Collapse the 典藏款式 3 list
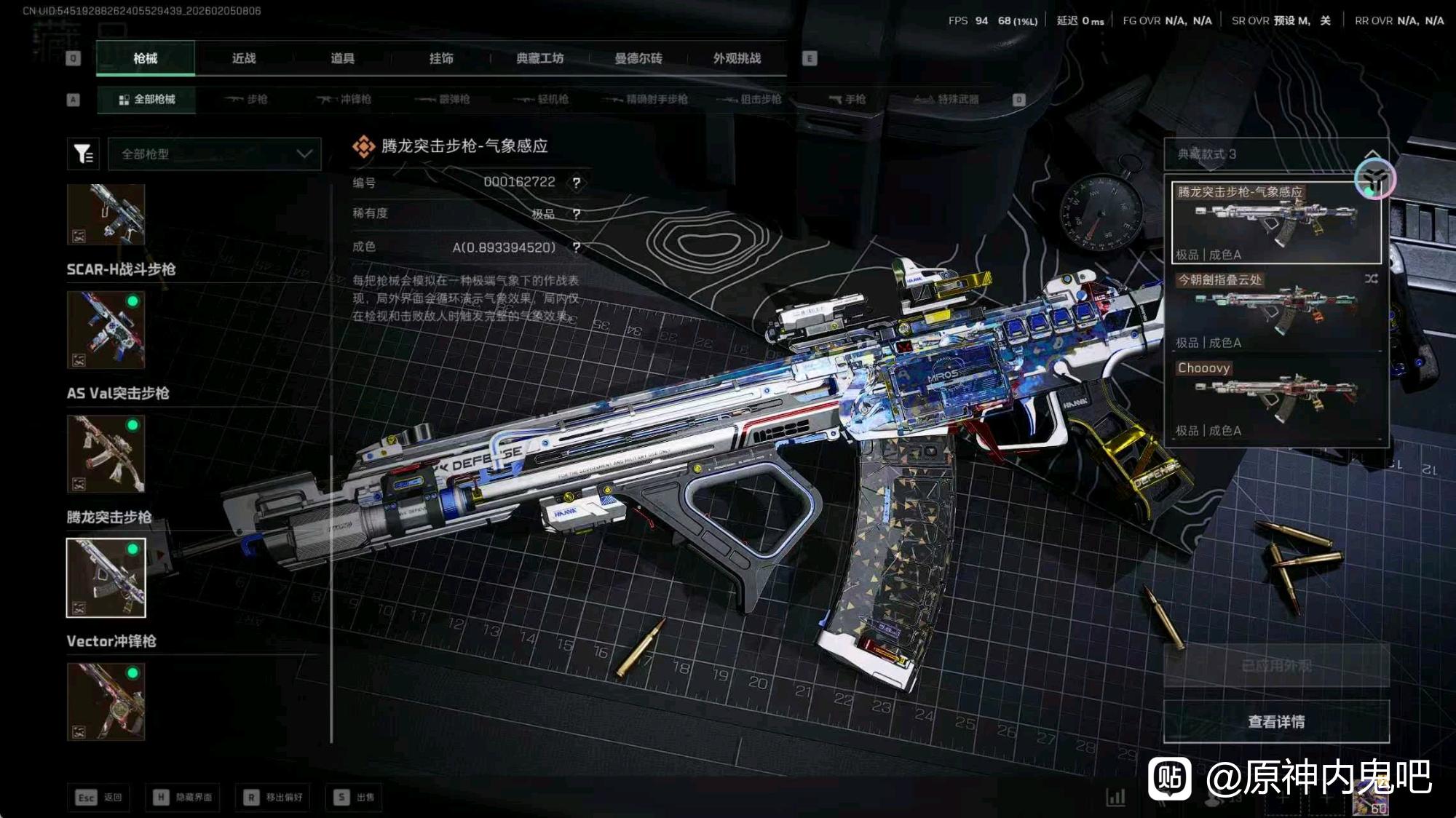Image resolution: width=1456 pixels, height=818 pixels. (x=1372, y=154)
